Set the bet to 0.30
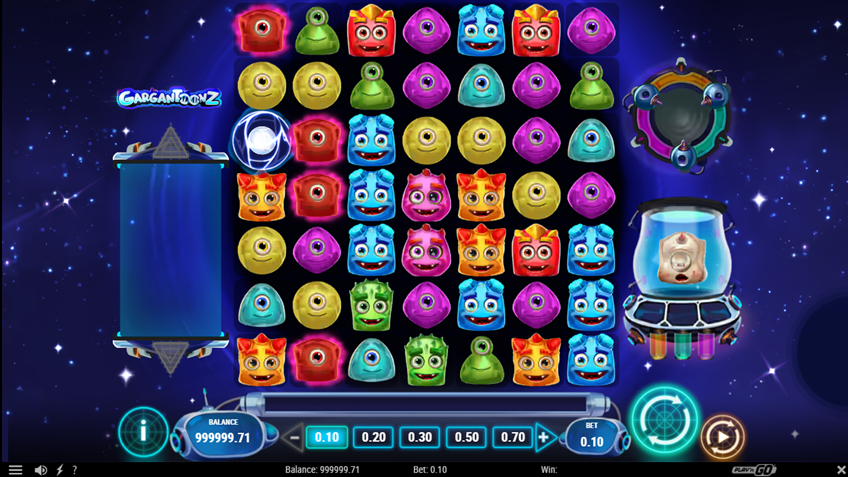The height and width of the screenshot is (477, 848). click(420, 437)
